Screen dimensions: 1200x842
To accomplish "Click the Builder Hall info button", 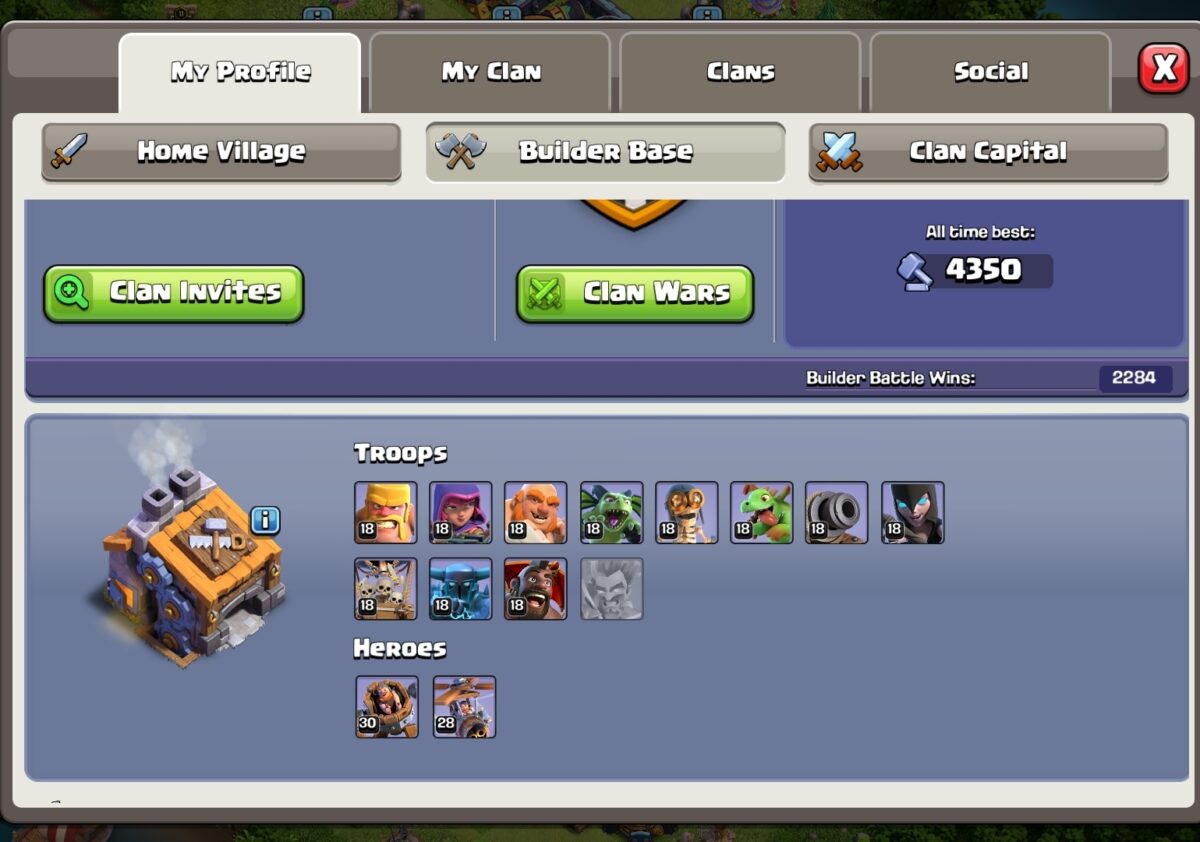I will point(265,520).
